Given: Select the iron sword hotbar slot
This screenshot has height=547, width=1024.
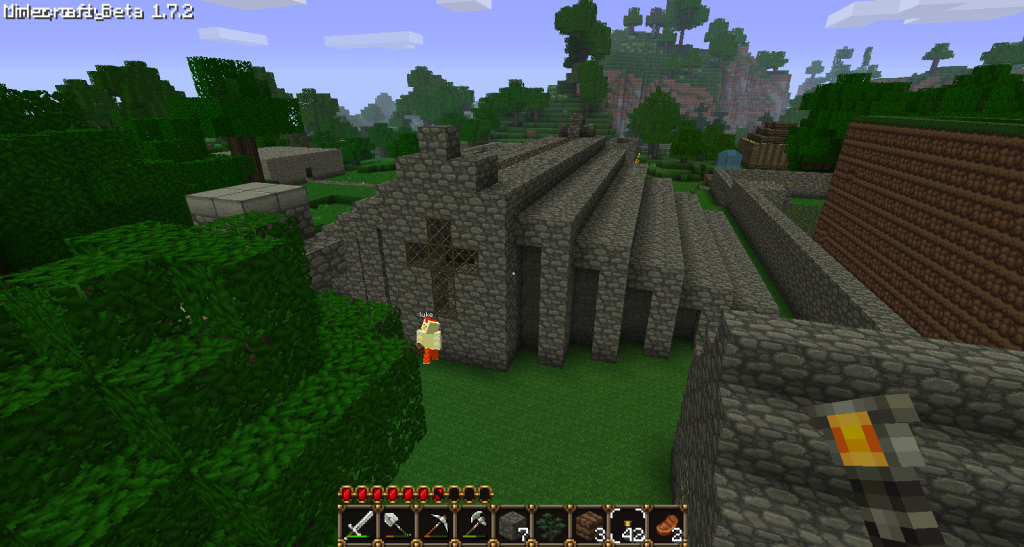Looking at the screenshot, I should [x=359, y=524].
